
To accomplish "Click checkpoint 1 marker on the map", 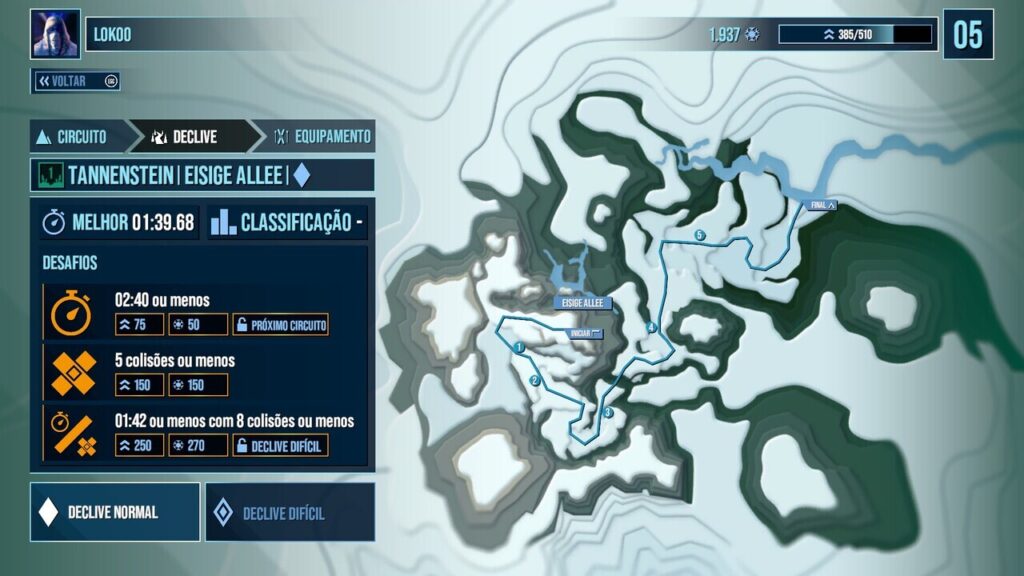I will pos(521,347).
